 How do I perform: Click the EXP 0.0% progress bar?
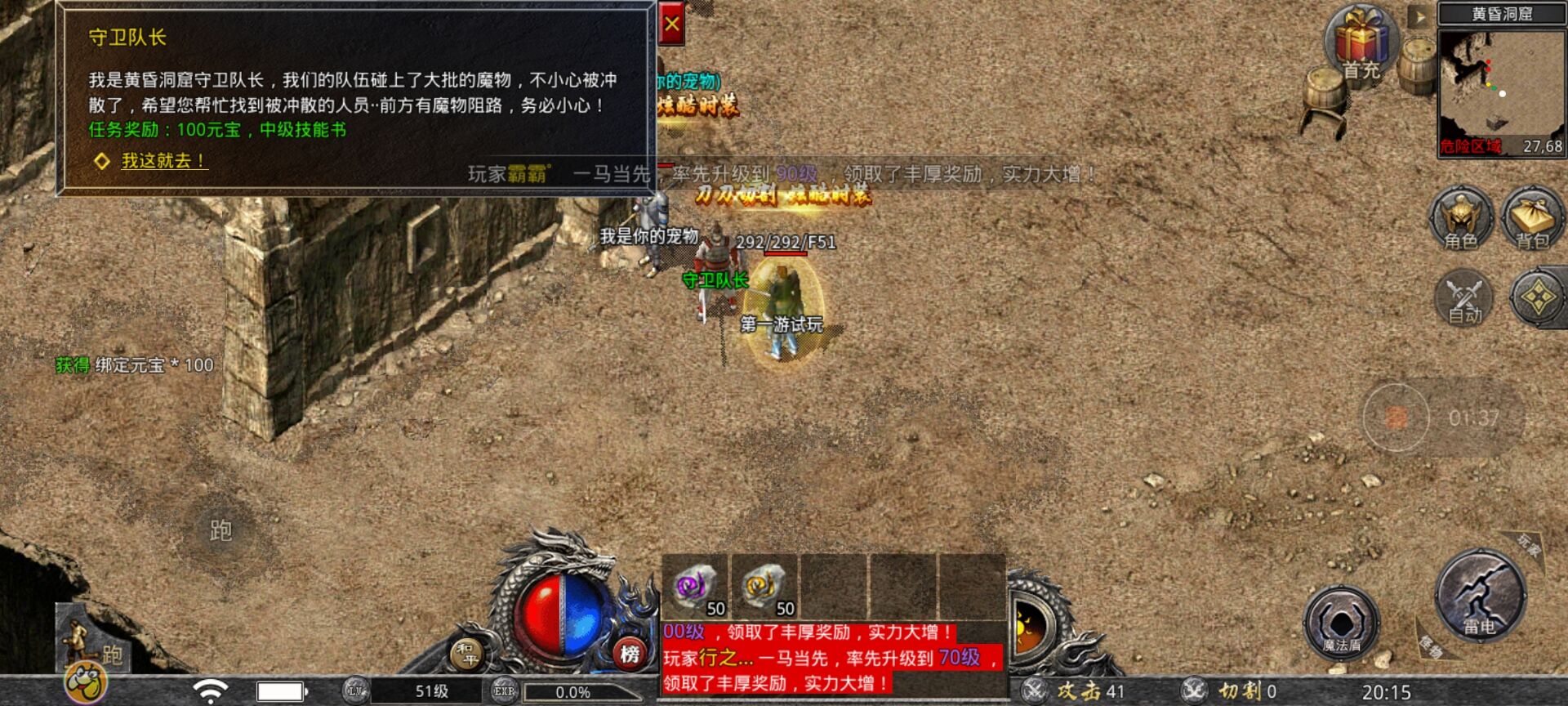tap(572, 693)
